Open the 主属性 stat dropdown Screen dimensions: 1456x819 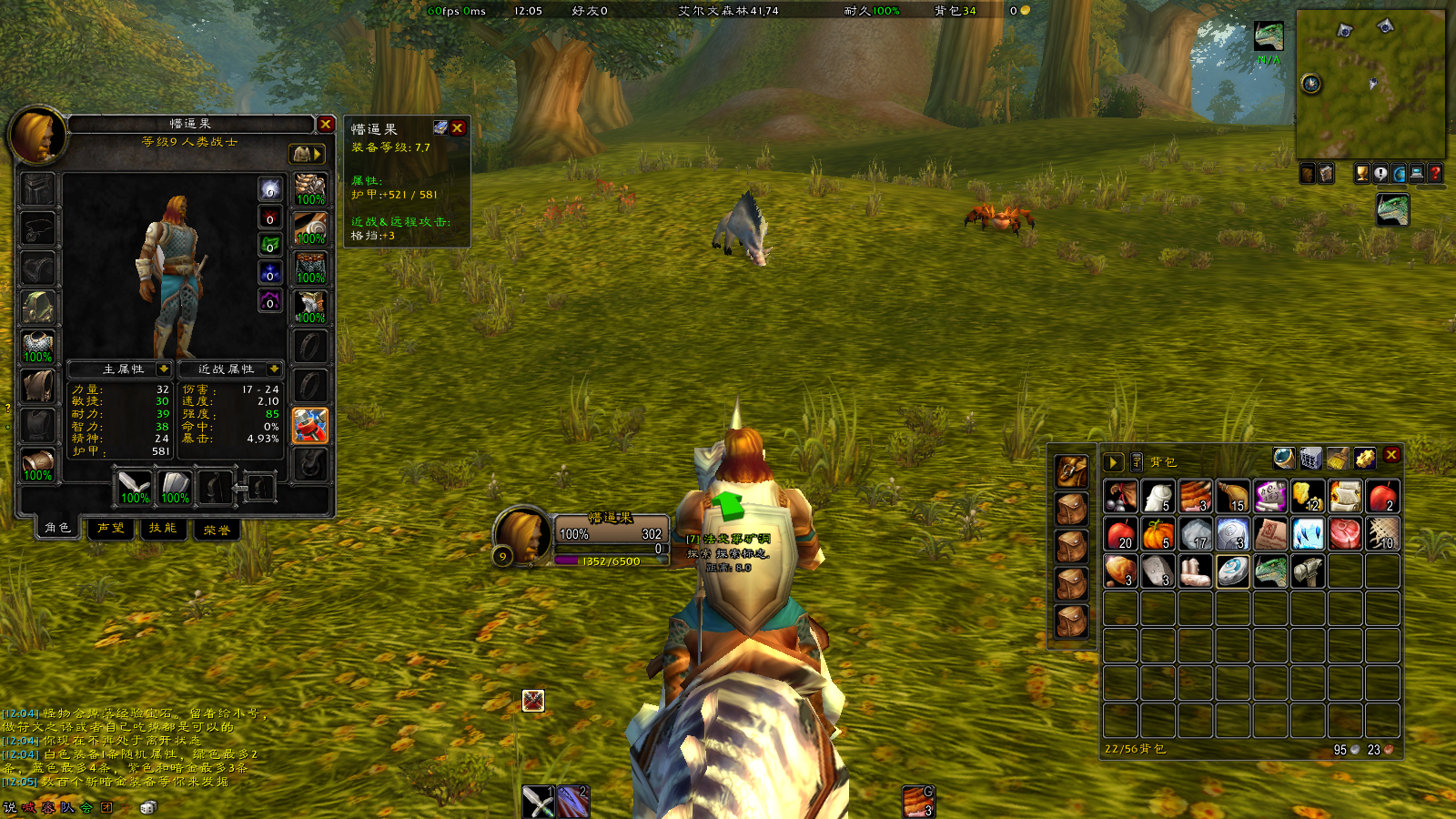click(164, 369)
